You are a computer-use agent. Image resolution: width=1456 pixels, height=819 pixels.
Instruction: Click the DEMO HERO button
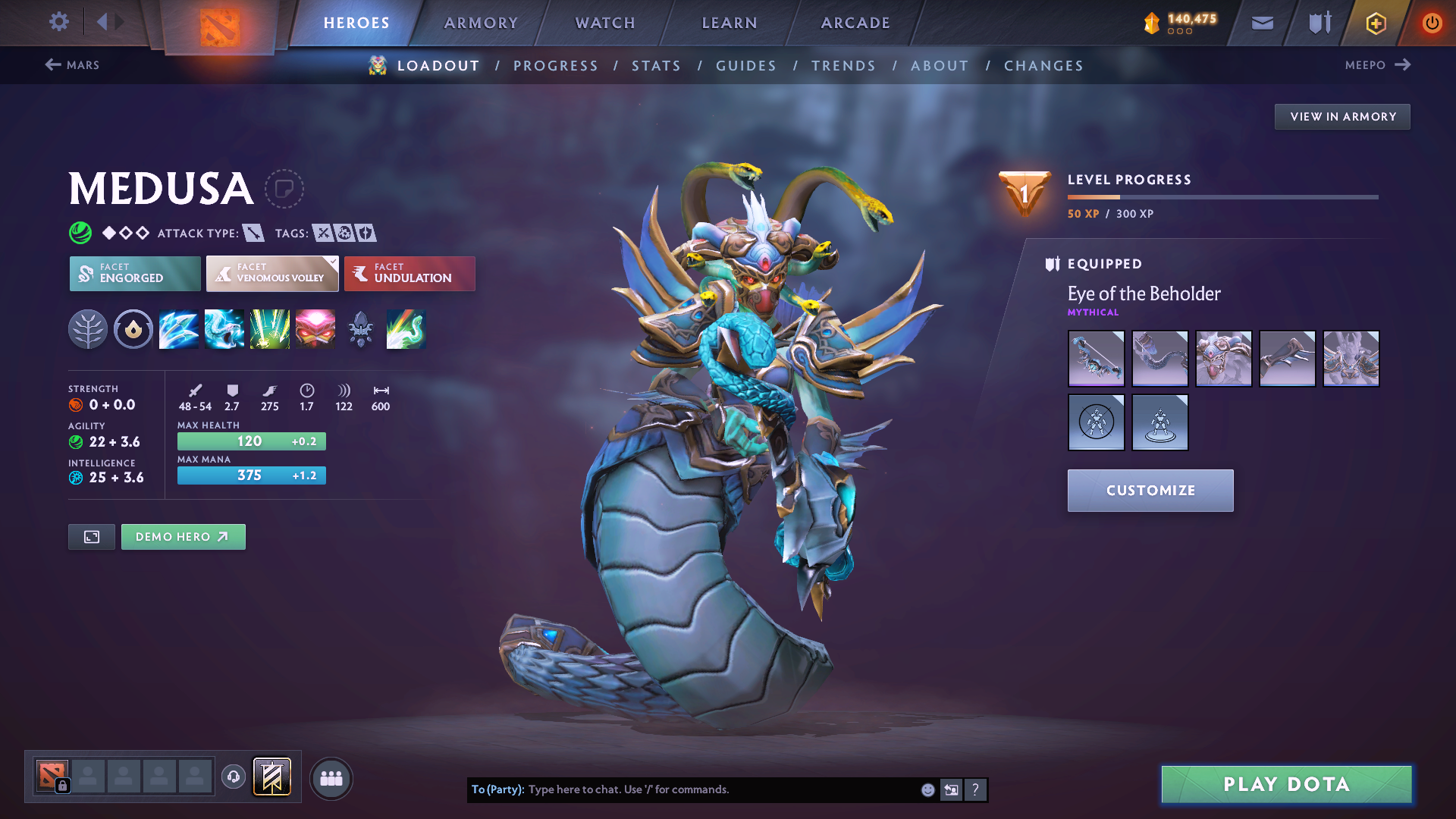tap(183, 536)
